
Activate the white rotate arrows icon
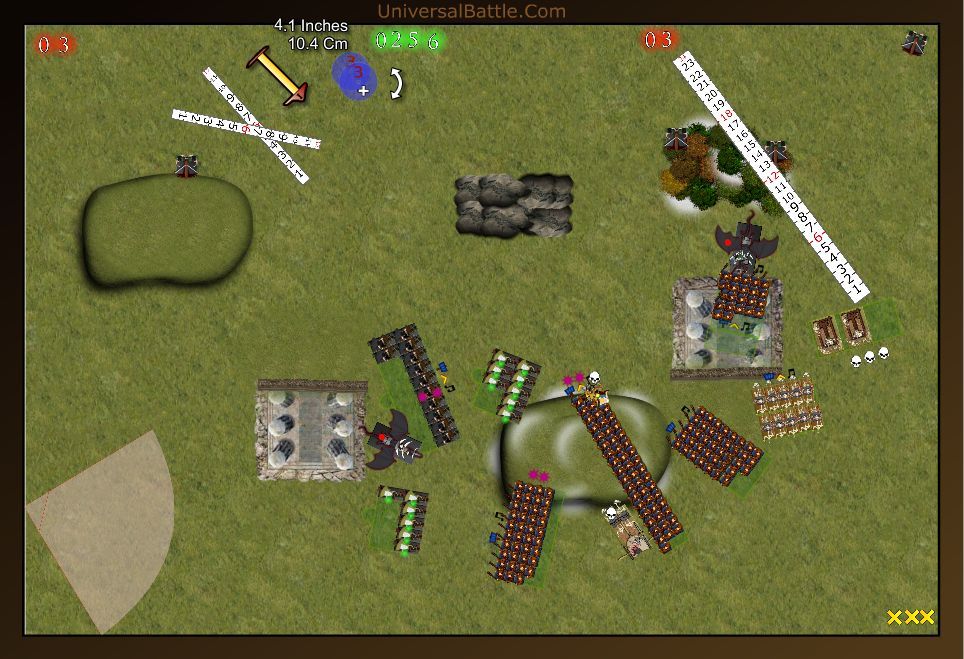(x=397, y=83)
